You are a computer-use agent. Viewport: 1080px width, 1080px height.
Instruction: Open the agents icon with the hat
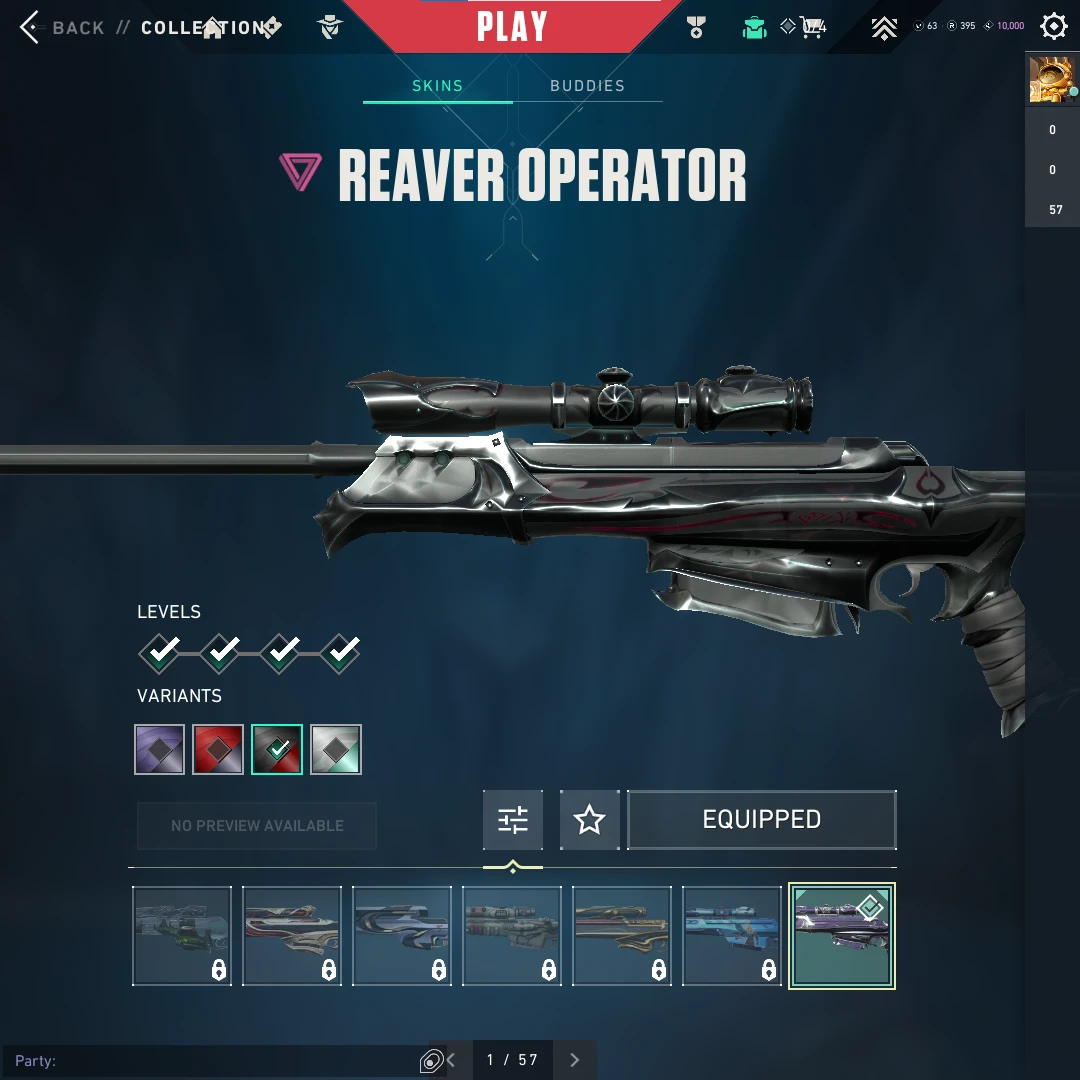tap(330, 27)
